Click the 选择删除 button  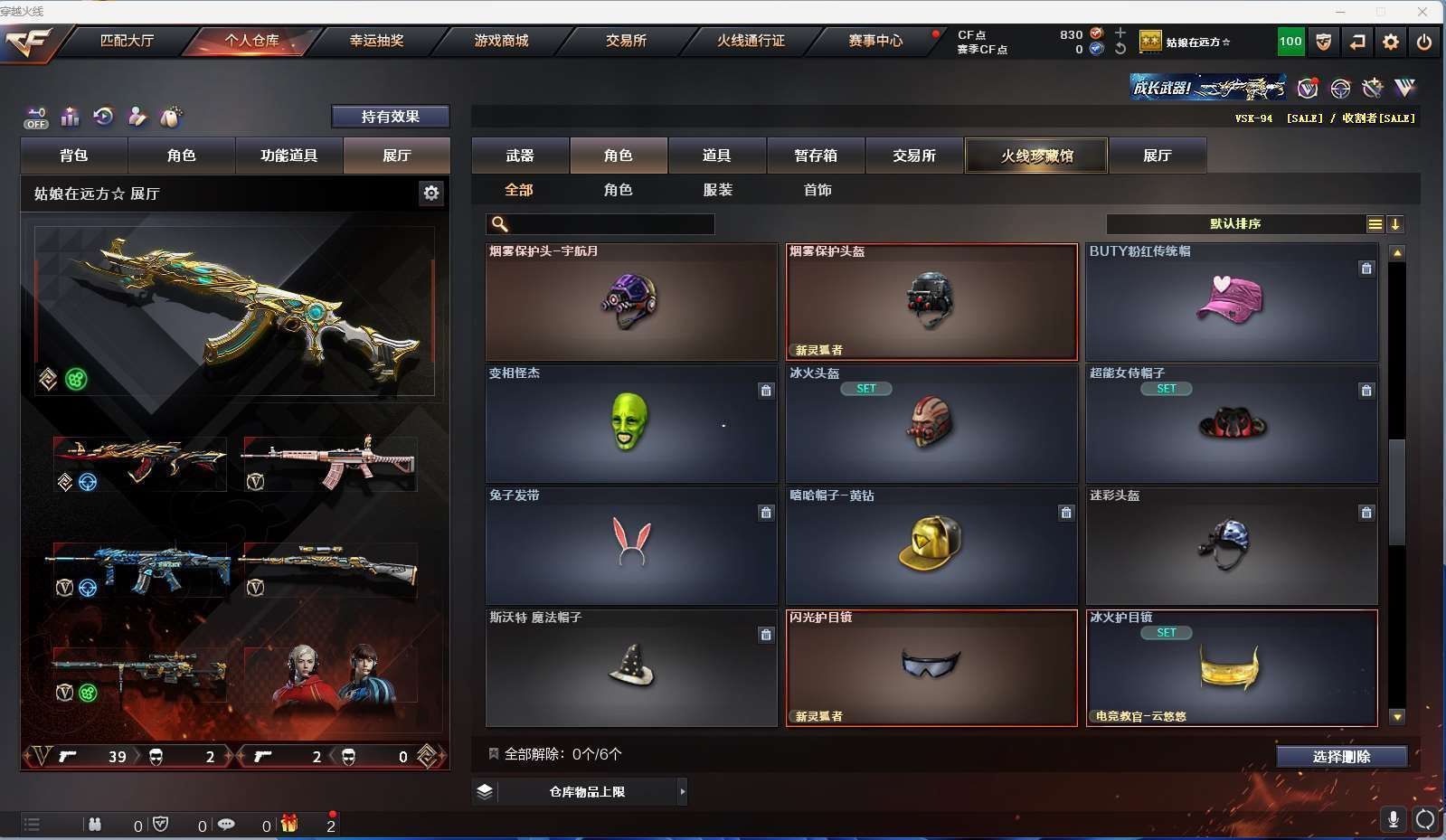point(1341,757)
